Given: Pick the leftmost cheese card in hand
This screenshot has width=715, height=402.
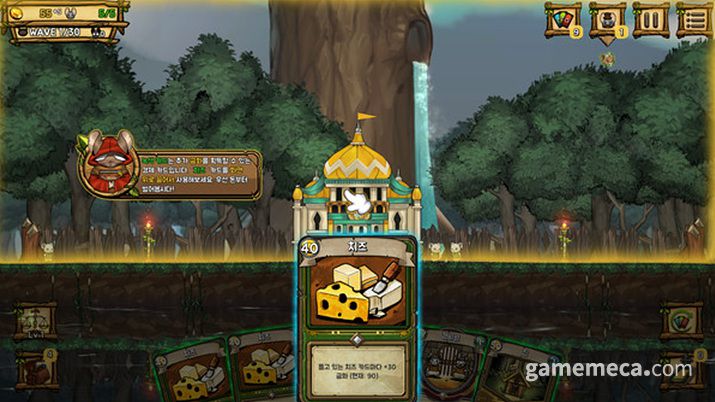Looking at the screenshot, I should coord(191,374).
